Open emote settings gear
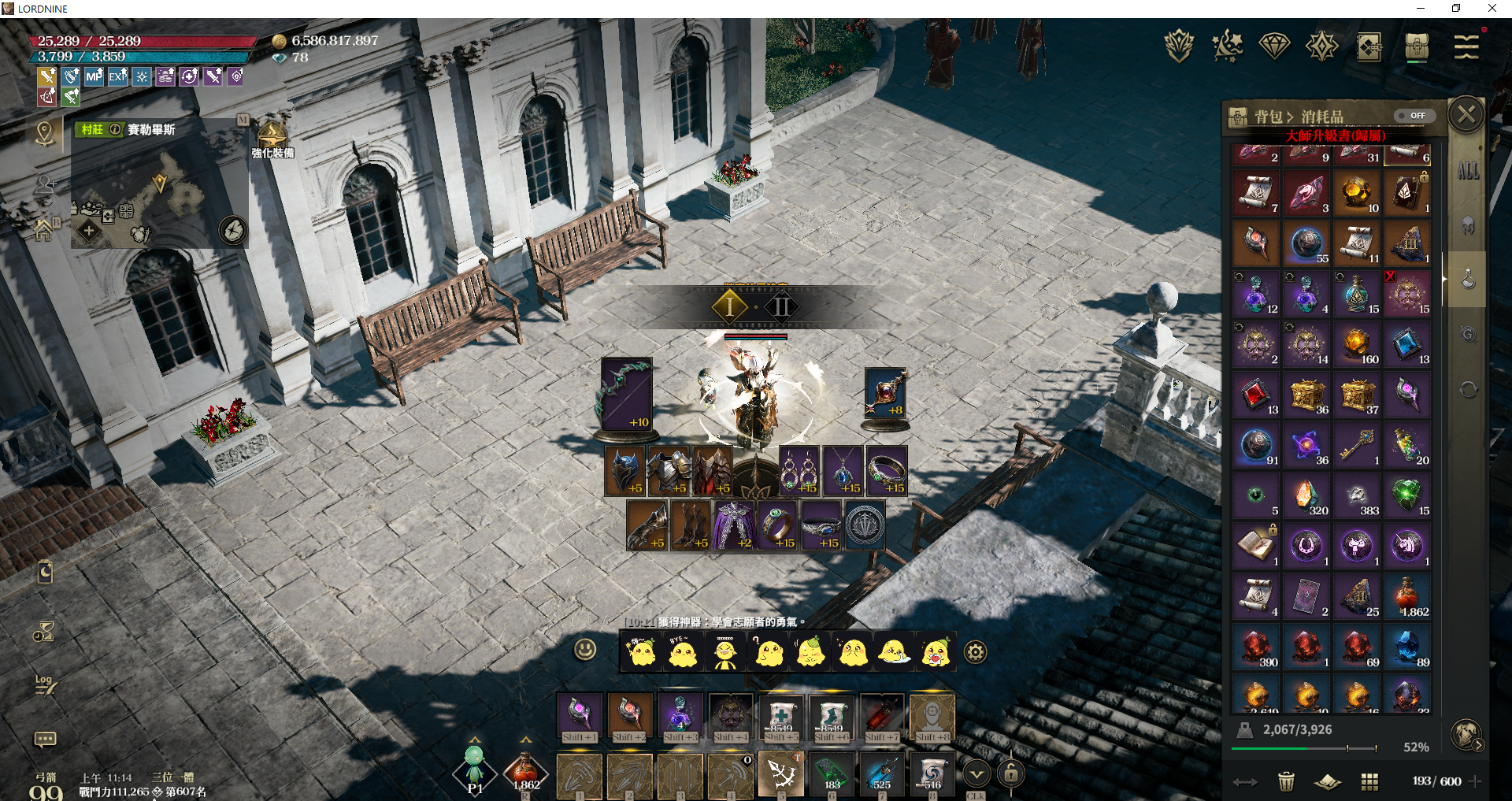The width and height of the screenshot is (1512, 801). click(x=975, y=652)
